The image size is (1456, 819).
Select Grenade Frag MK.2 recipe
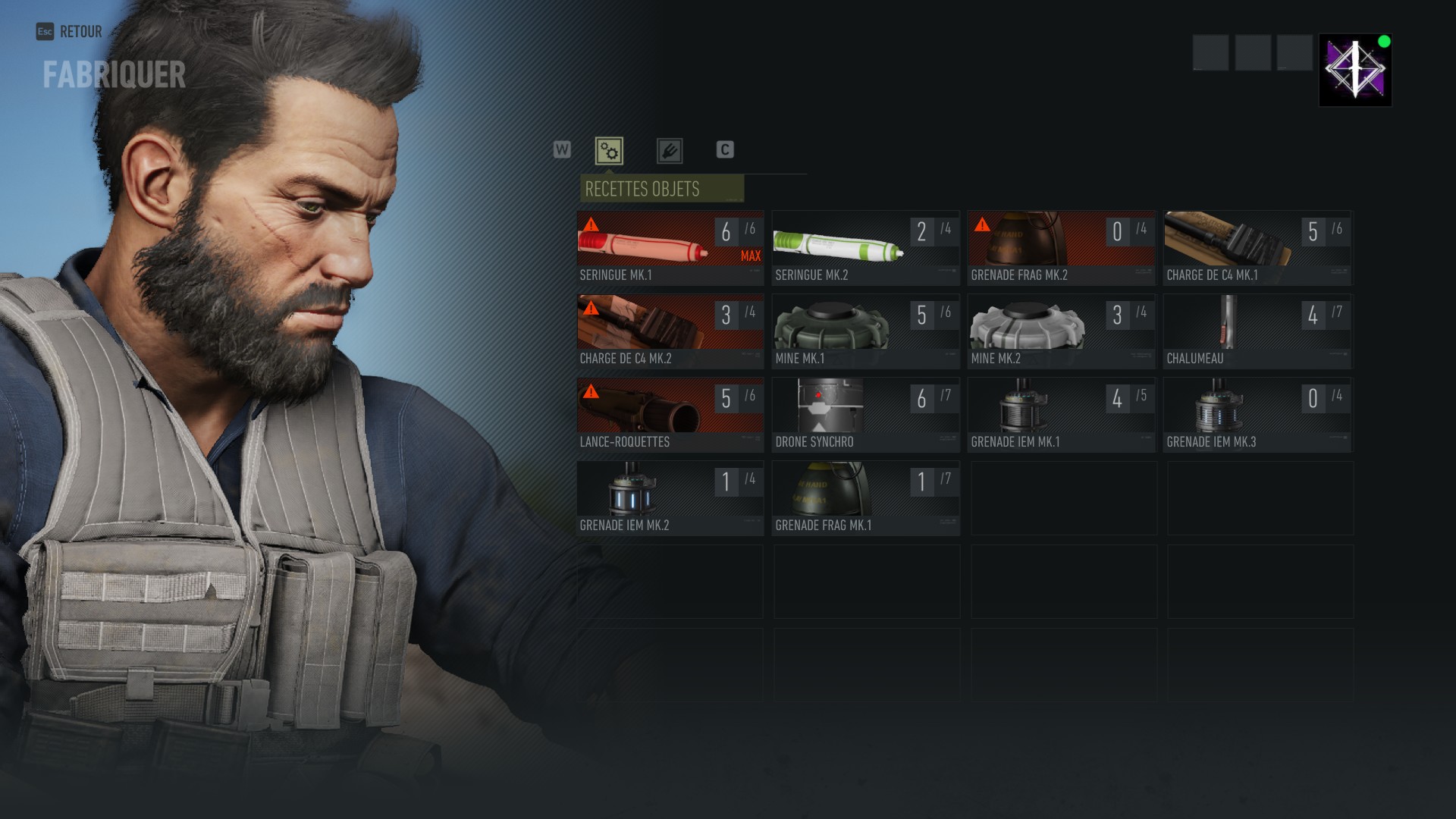(x=1061, y=248)
